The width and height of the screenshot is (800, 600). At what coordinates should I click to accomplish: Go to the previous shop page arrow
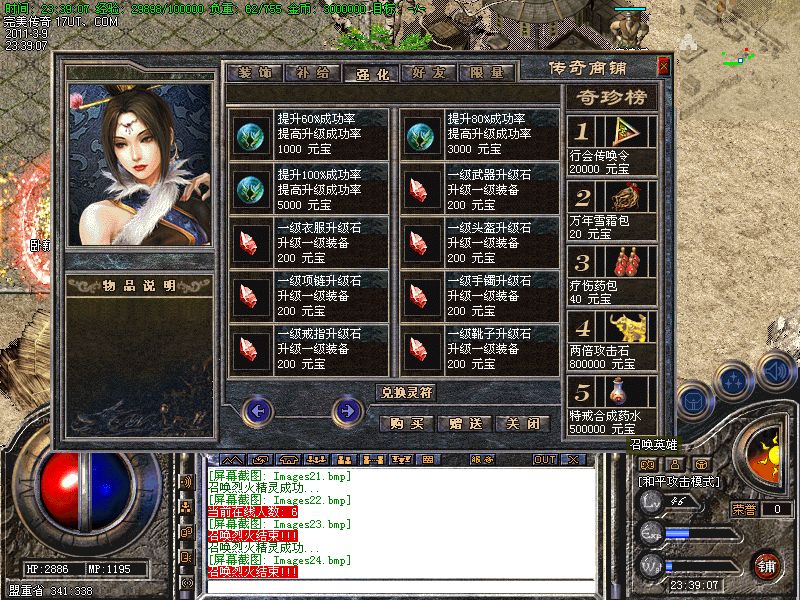[x=259, y=410]
